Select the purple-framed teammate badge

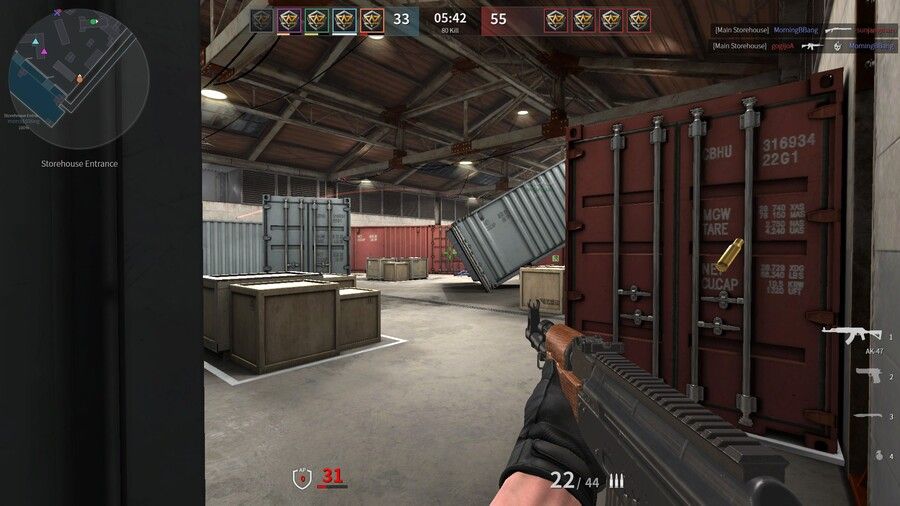tap(289, 19)
